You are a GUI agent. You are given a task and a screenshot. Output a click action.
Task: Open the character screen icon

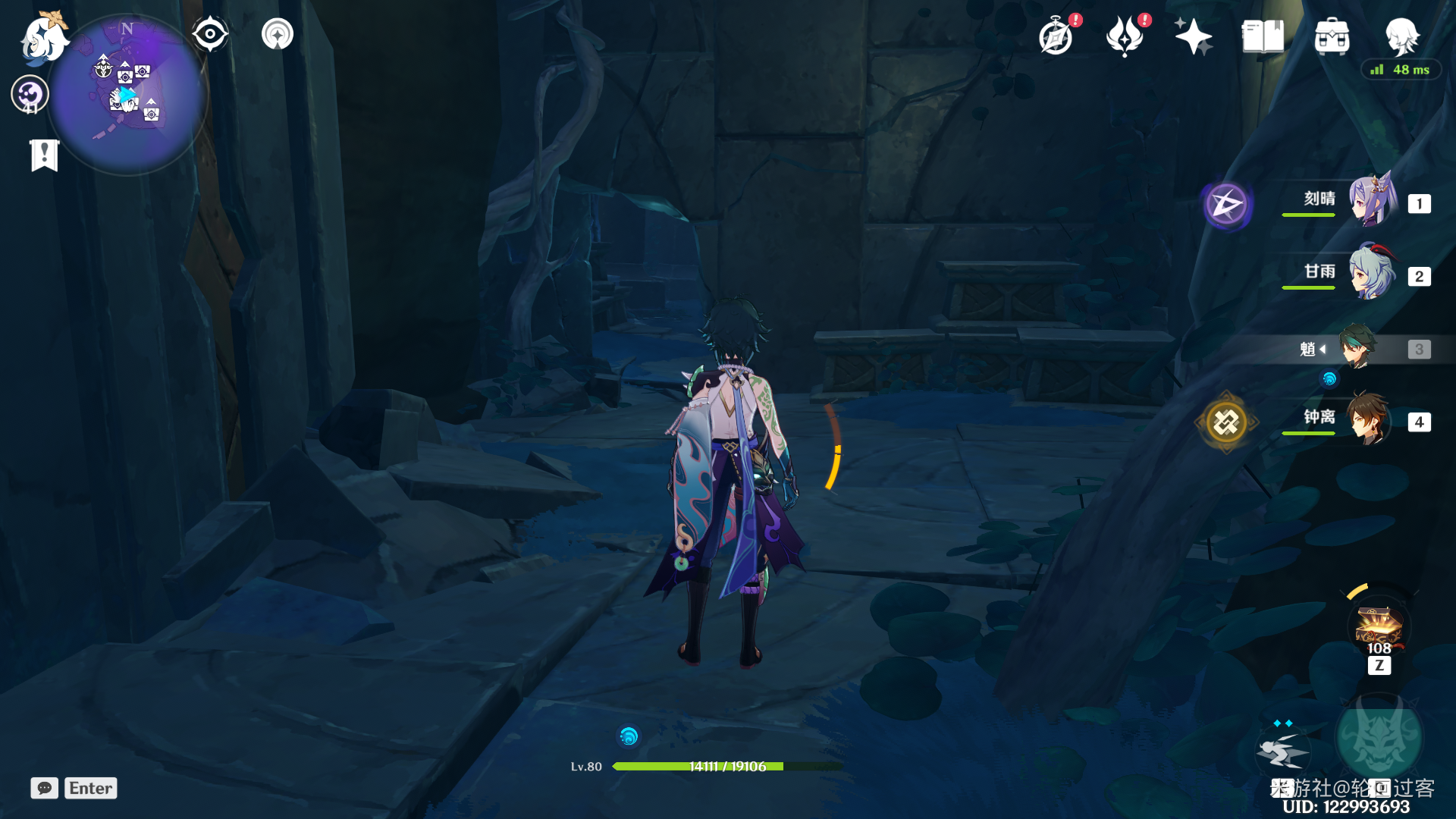click(x=1401, y=36)
